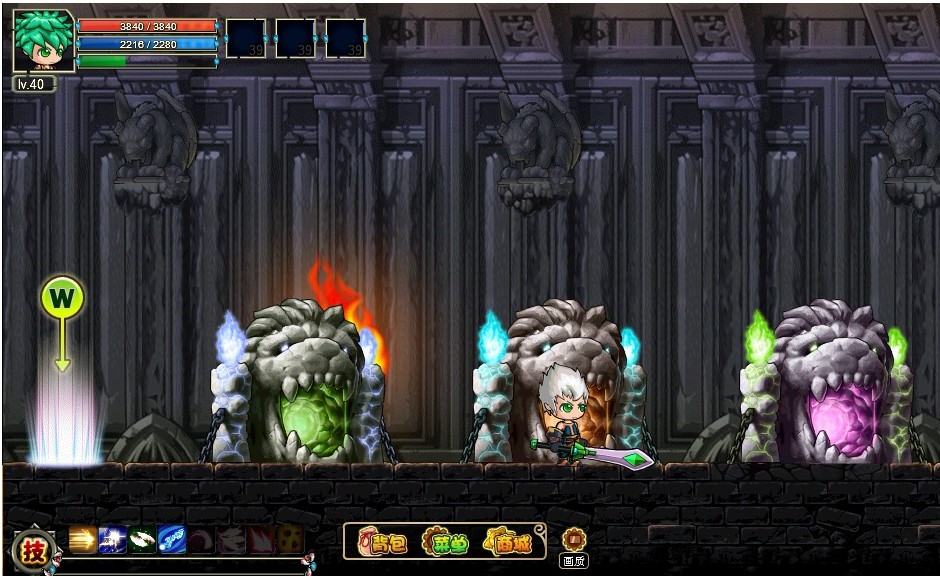This screenshot has height=576, width=940.
Task: Select the dimmed crescent slash skill
Action: point(202,540)
